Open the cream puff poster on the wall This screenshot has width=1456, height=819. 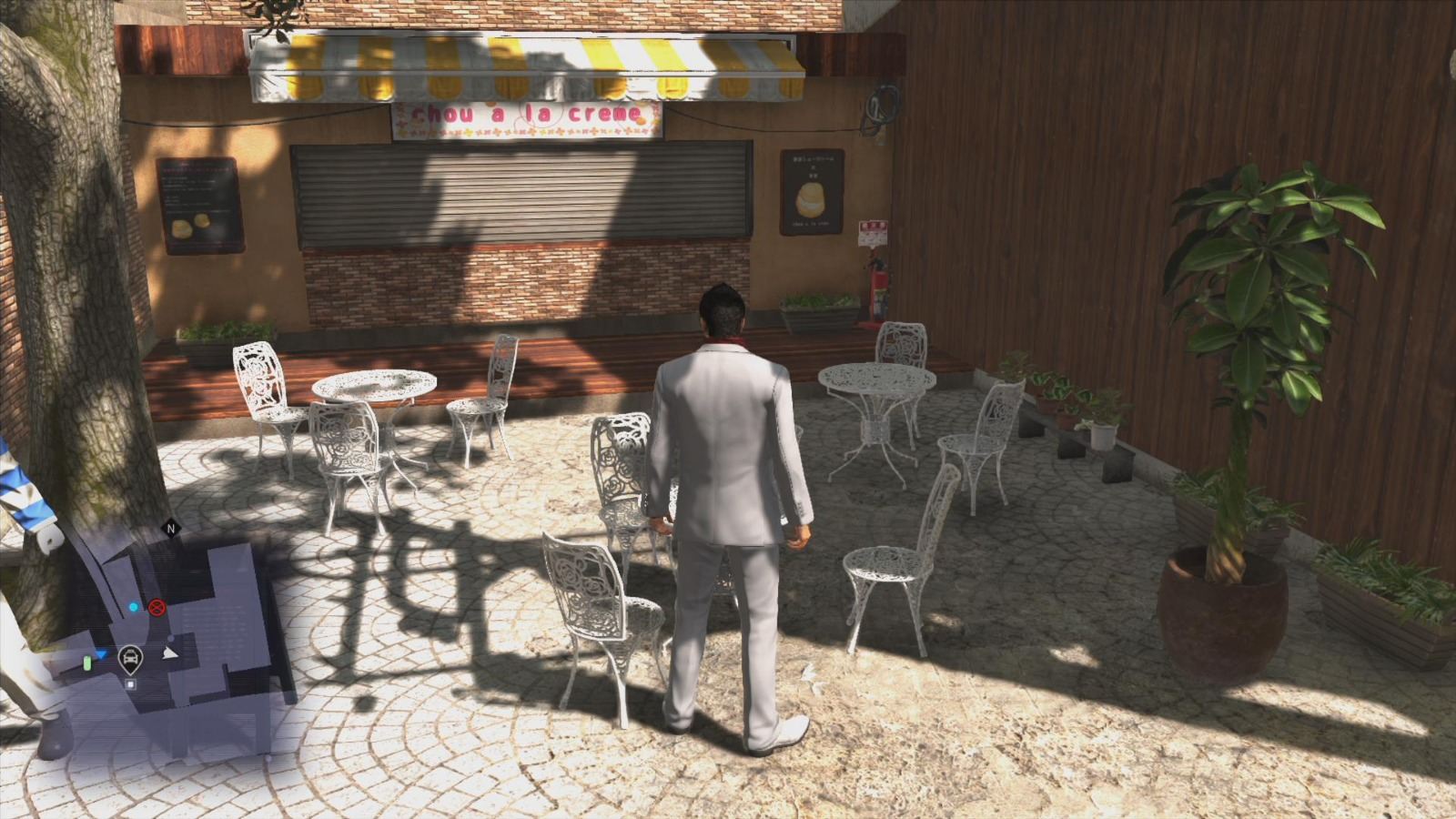click(x=813, y=191)
